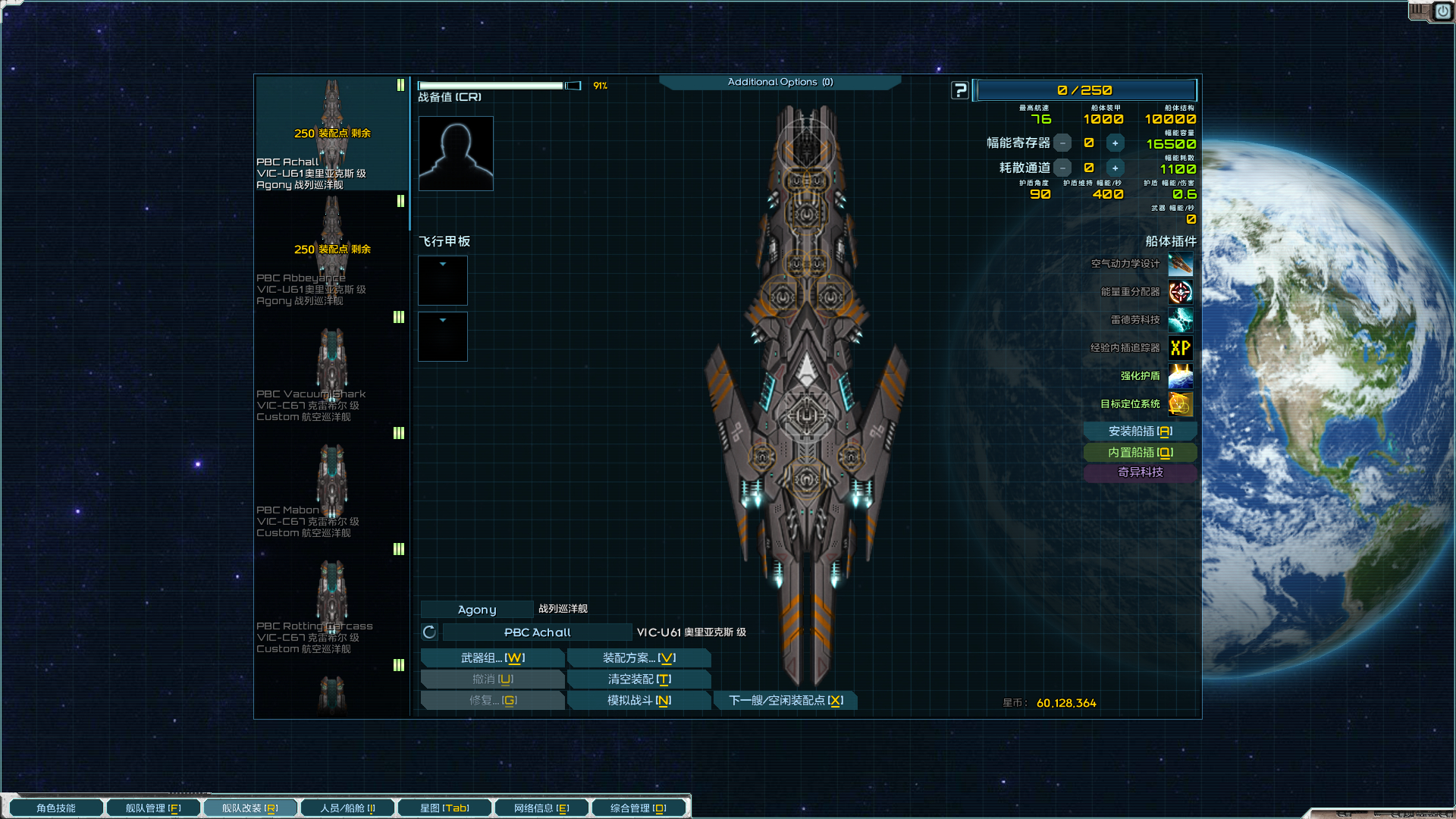Open the 武器组 weapon groups button

492,658
